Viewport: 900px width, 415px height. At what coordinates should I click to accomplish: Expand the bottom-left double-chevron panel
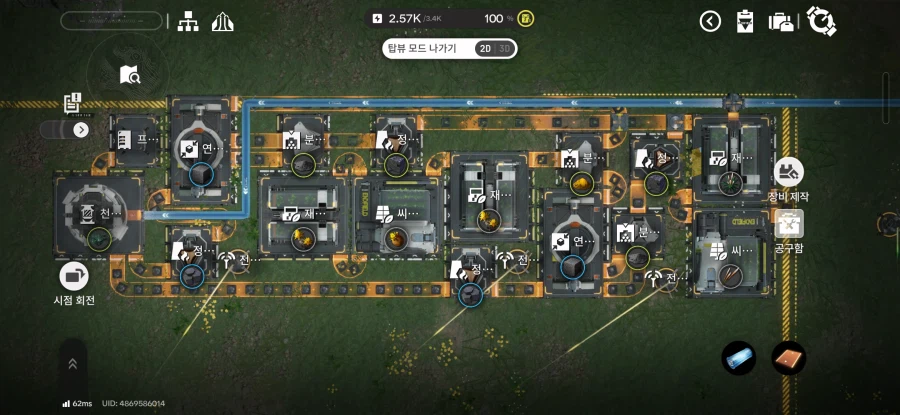click(72, 364)
